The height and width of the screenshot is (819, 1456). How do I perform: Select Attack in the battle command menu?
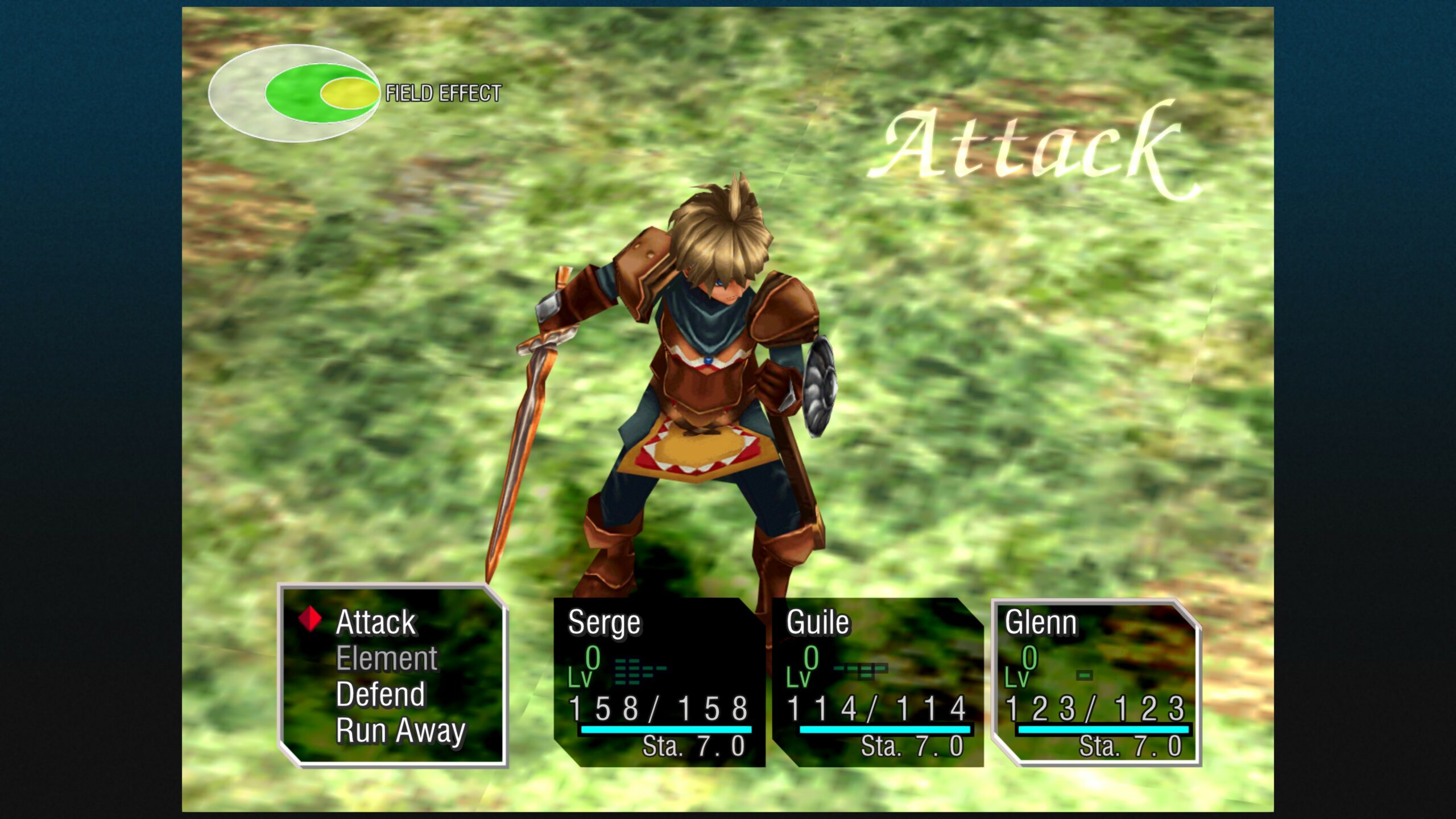coord(375,622)
